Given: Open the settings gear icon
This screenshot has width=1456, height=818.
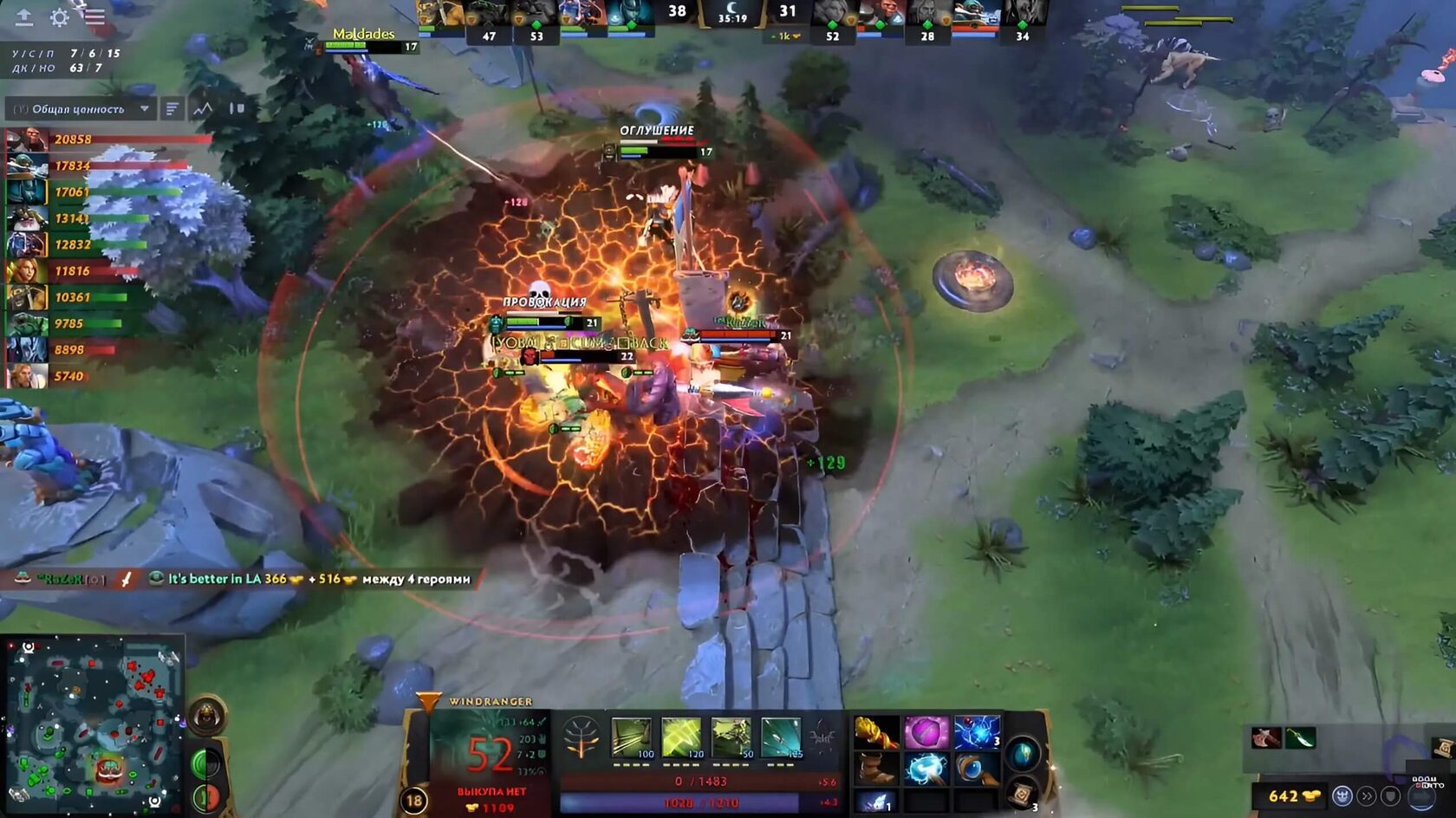Looking at the screenshot, I should coord(60,17).
